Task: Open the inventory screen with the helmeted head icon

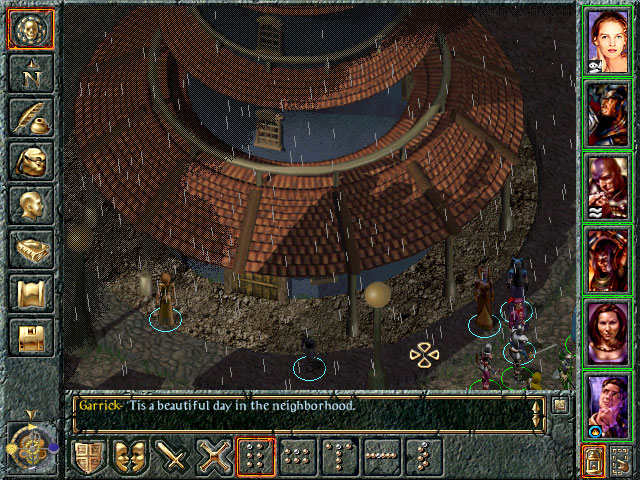Action: (x=28, y=161)
